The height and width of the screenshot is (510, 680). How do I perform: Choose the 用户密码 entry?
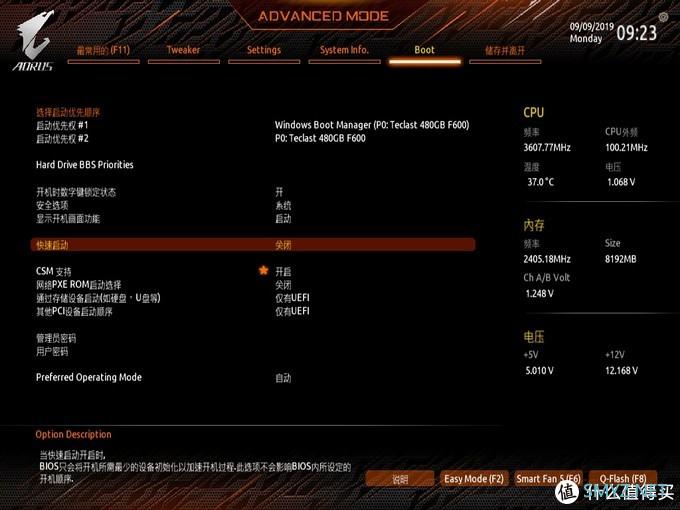[x=52, y=351]
